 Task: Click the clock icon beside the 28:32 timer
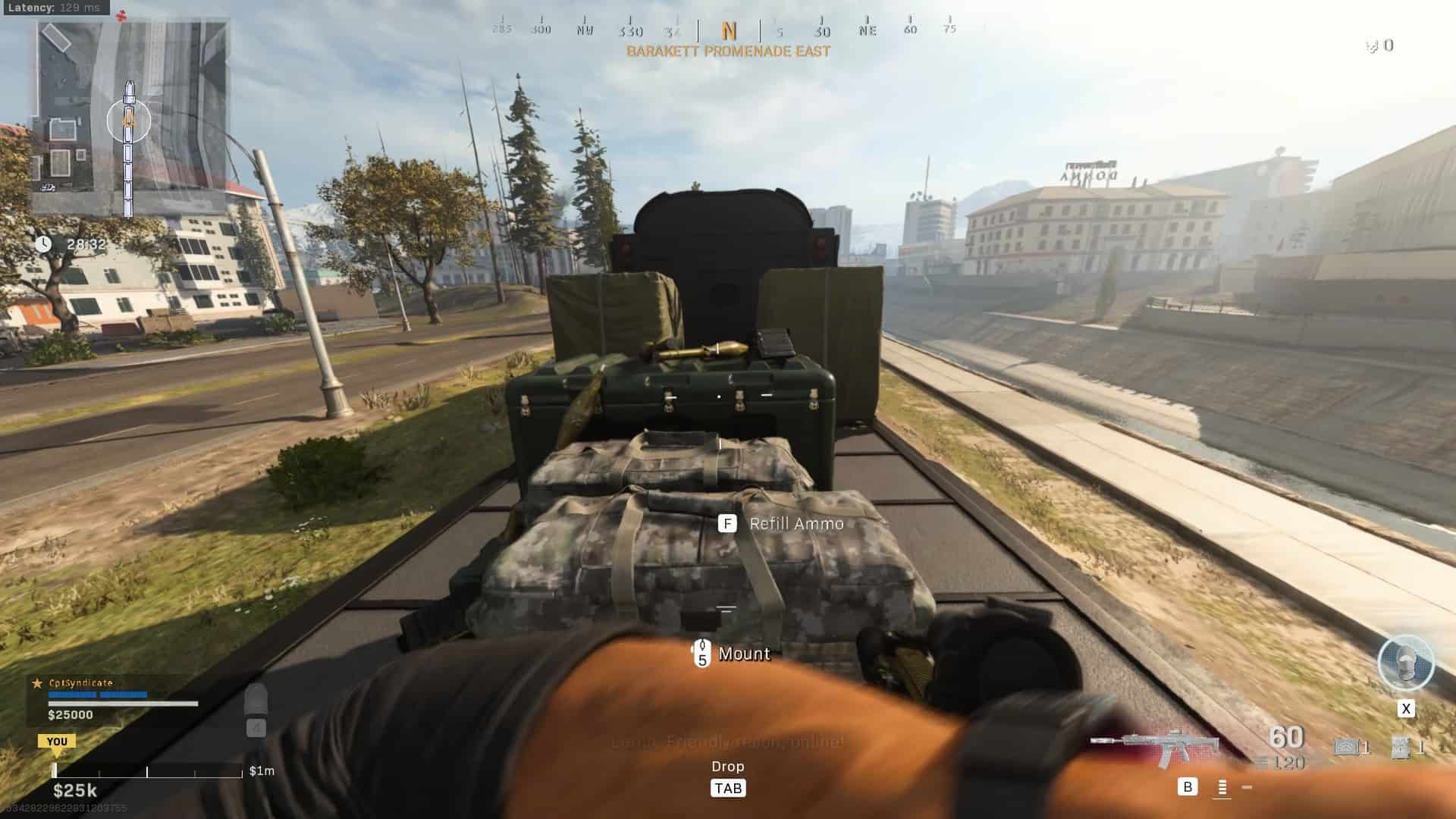[44, 244]
